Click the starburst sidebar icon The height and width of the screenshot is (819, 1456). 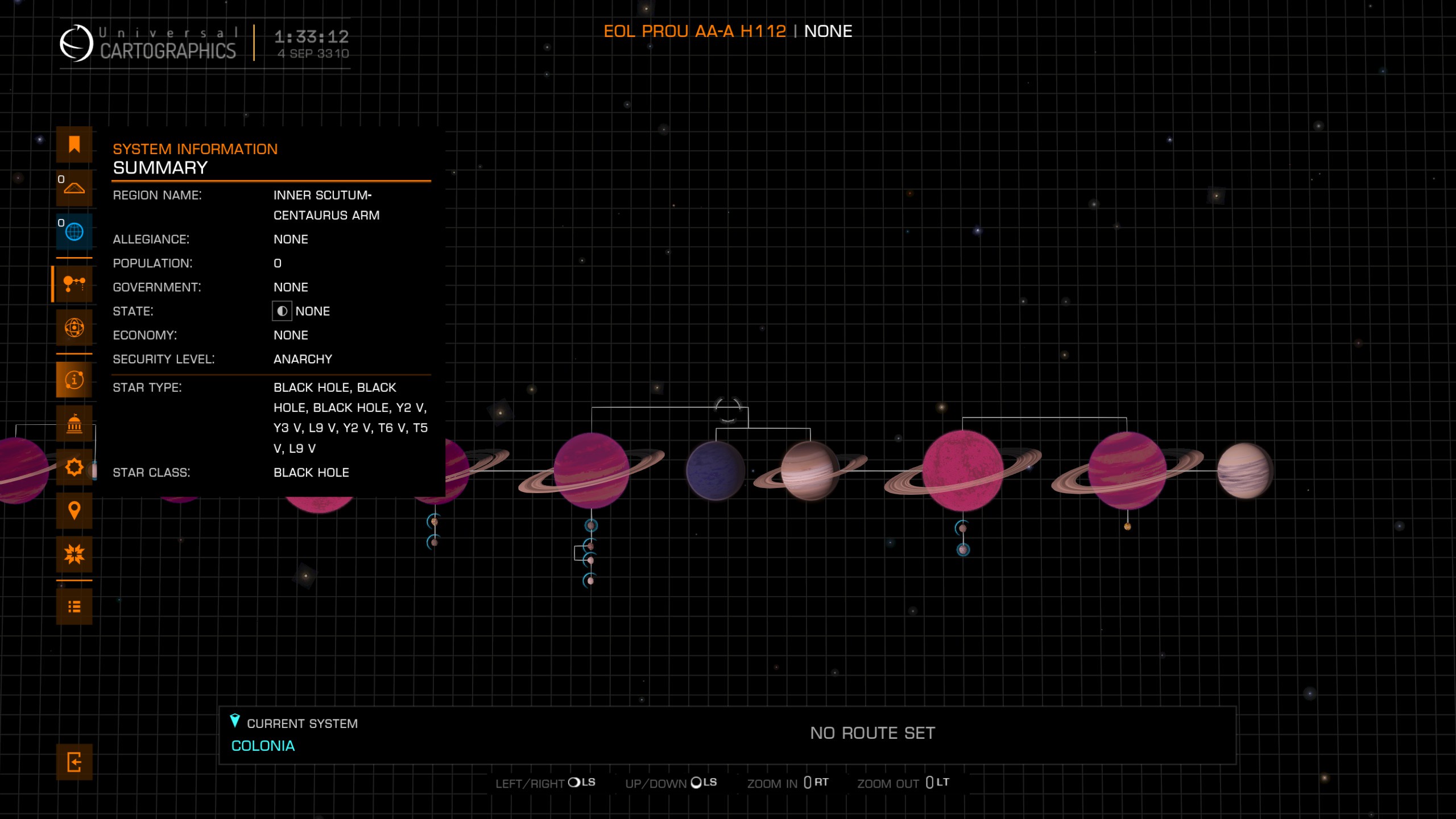(x=74, y=554)
